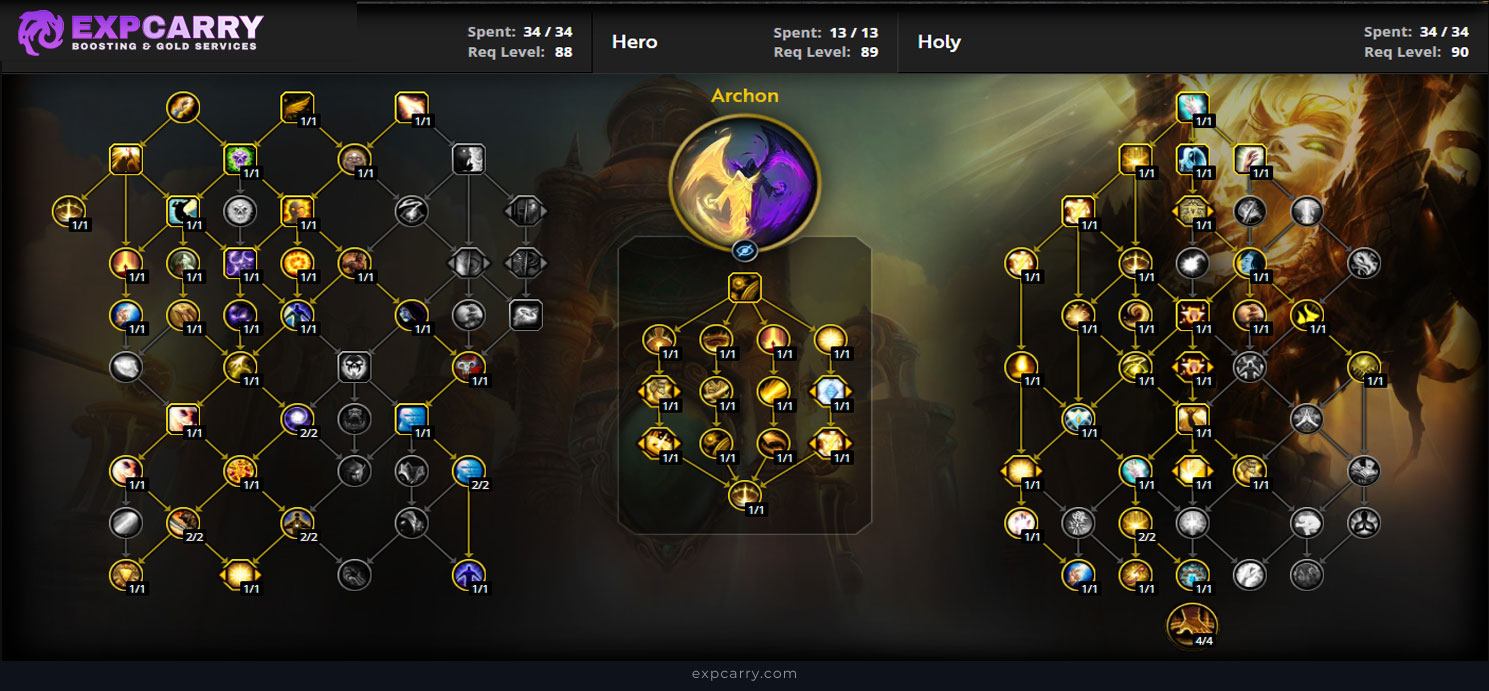
Task: Select the white crystal choice node in the hero tree
Action: [830, 391]
